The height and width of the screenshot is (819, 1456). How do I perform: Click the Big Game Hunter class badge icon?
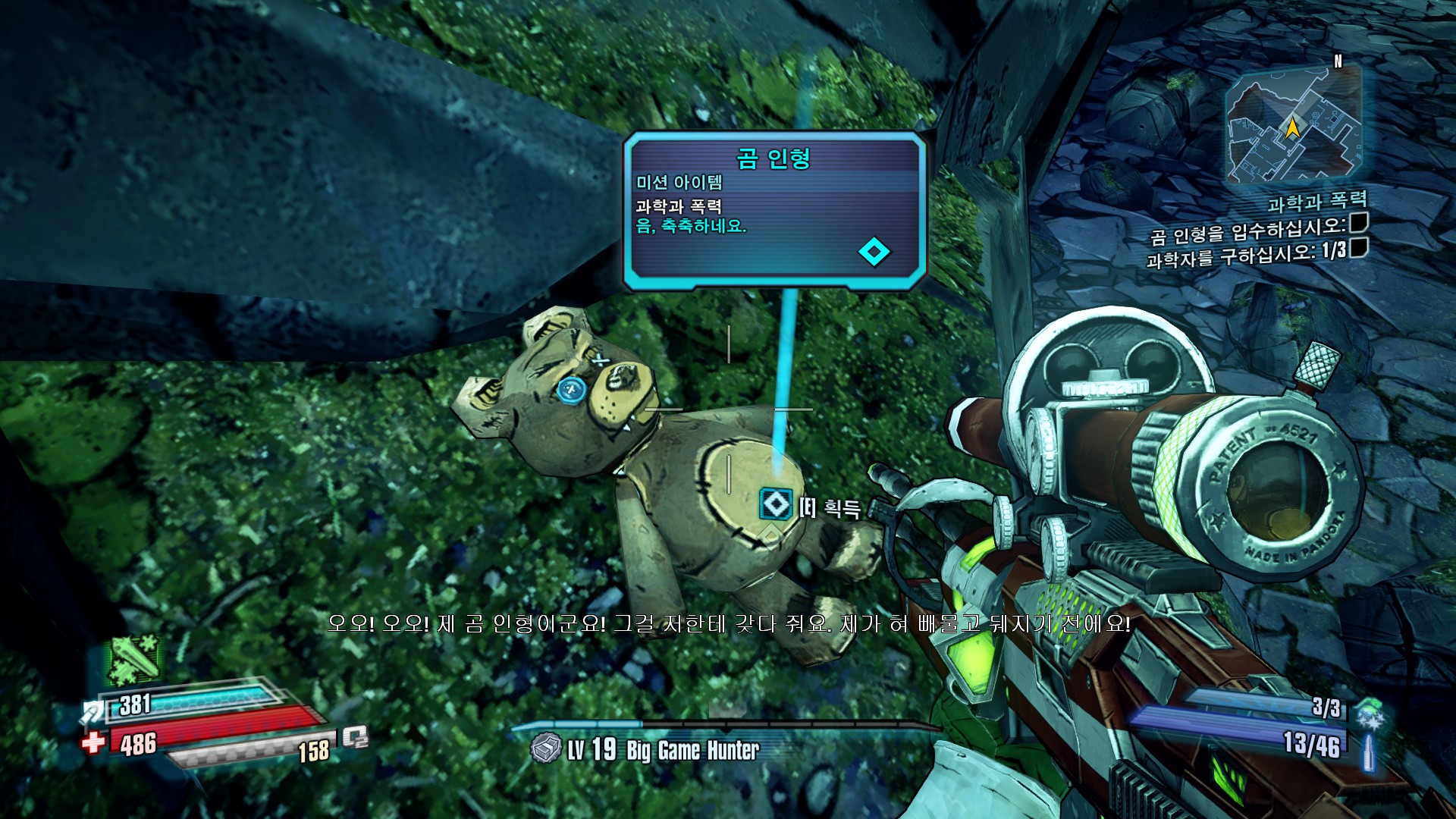click(545, 749)
